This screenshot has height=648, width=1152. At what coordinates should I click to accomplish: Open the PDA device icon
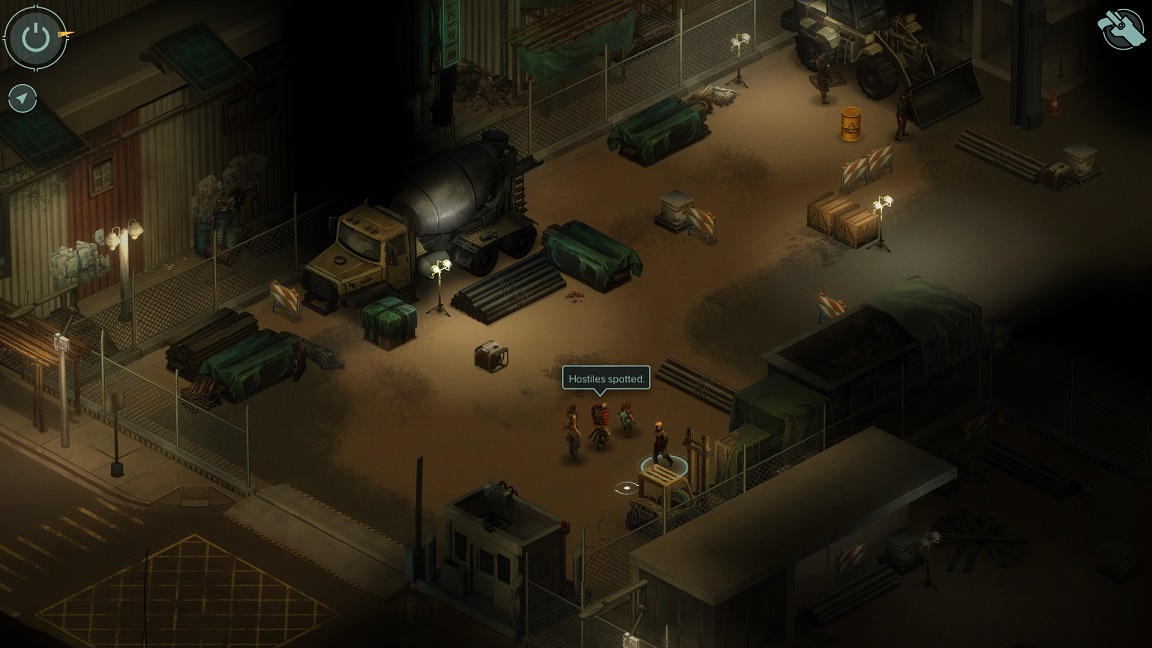(1121, 29)
